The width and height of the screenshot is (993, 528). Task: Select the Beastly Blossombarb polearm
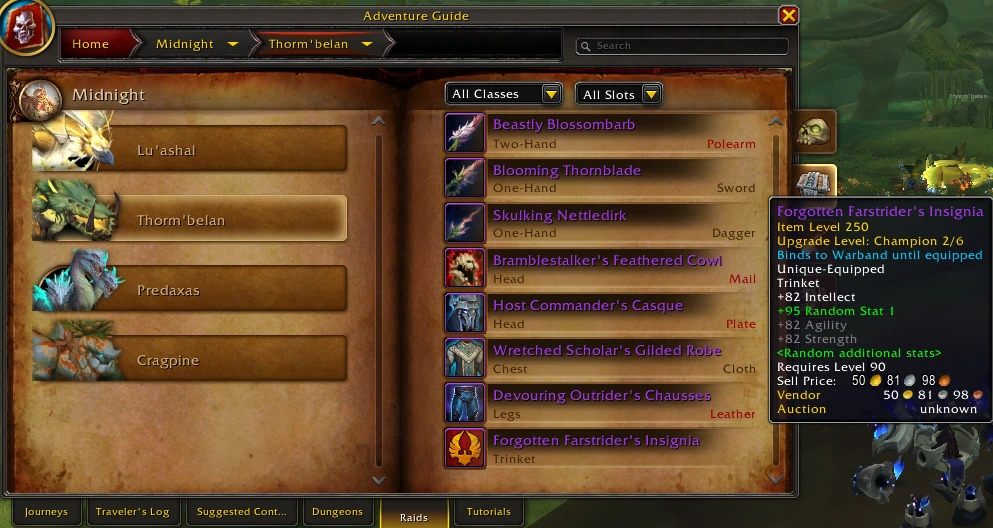click(x=600, y=133)
